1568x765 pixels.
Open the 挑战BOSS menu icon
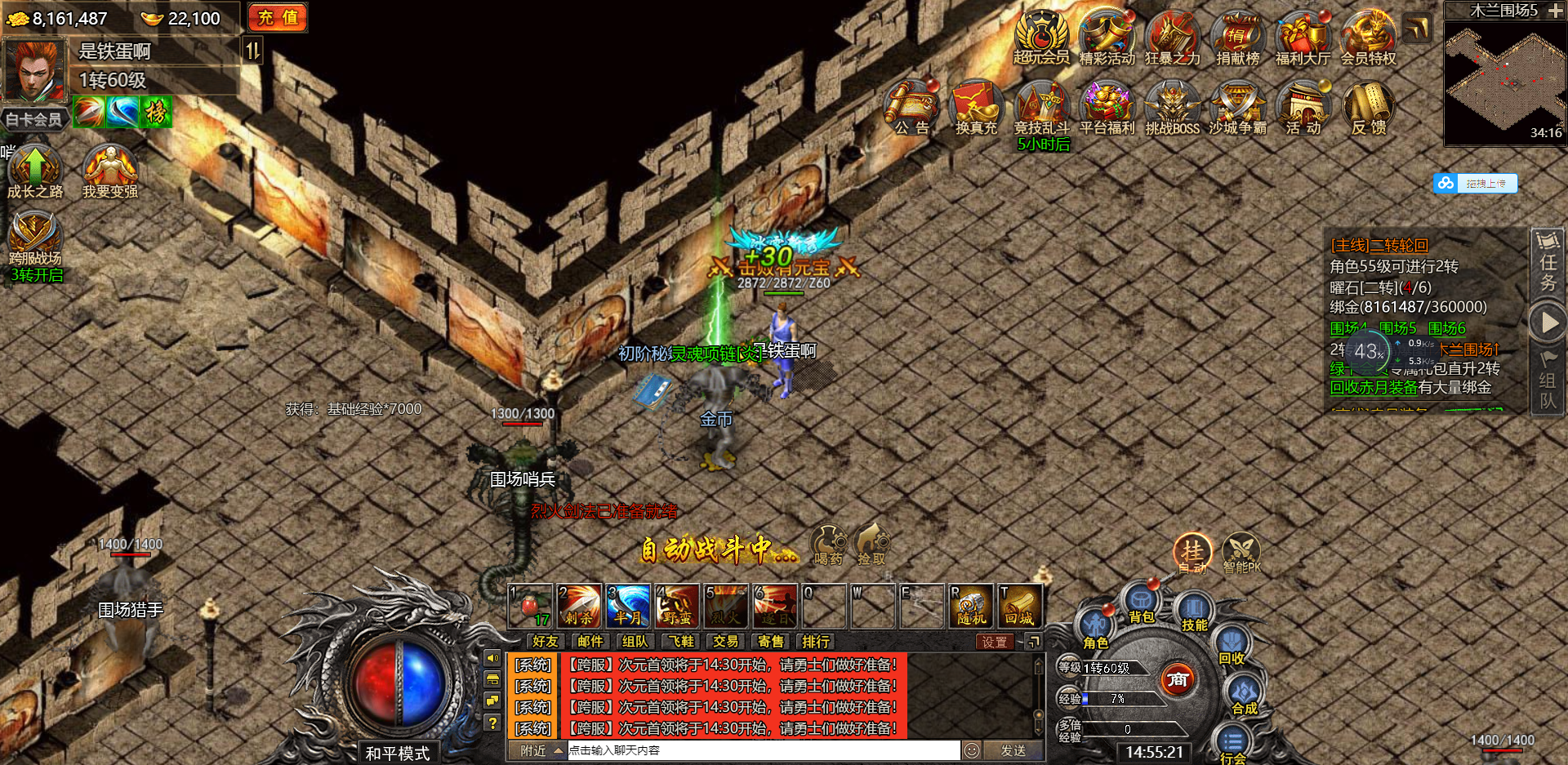coord(1172,106)
